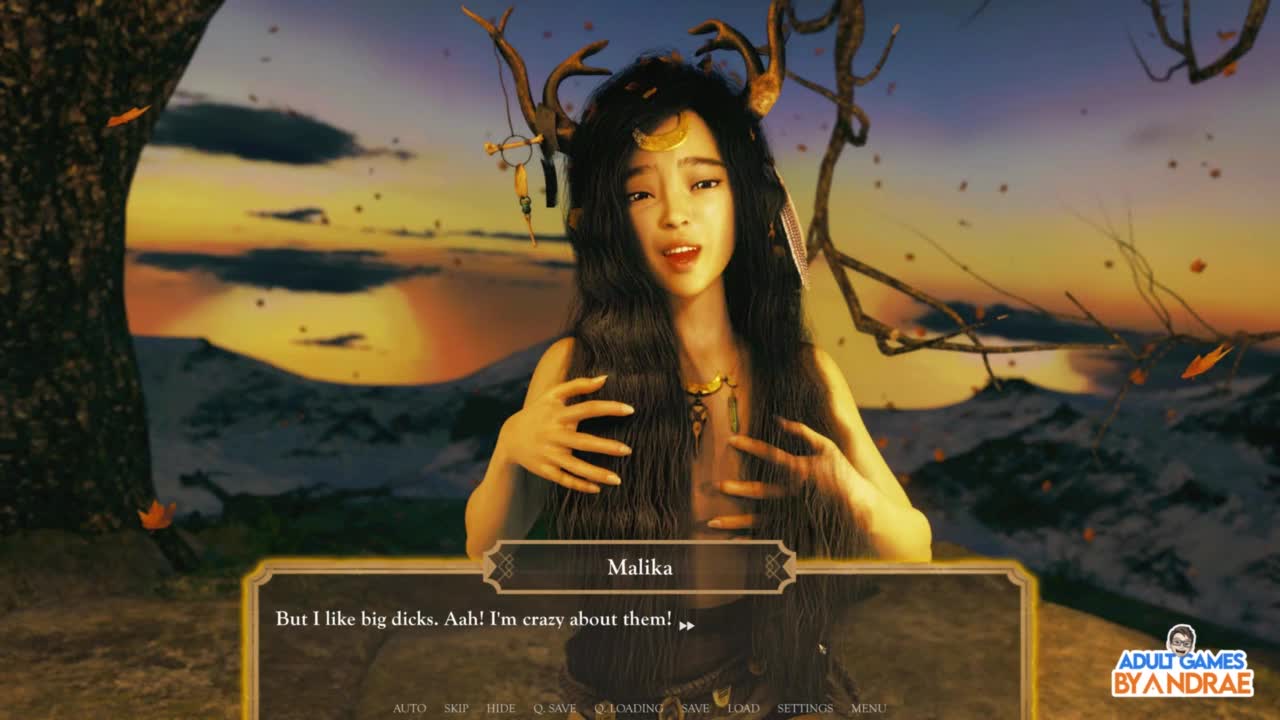The width and height of the screenshot is (1280, 720).
Task: Open the Load screen
Action: (x=743, y=708)
